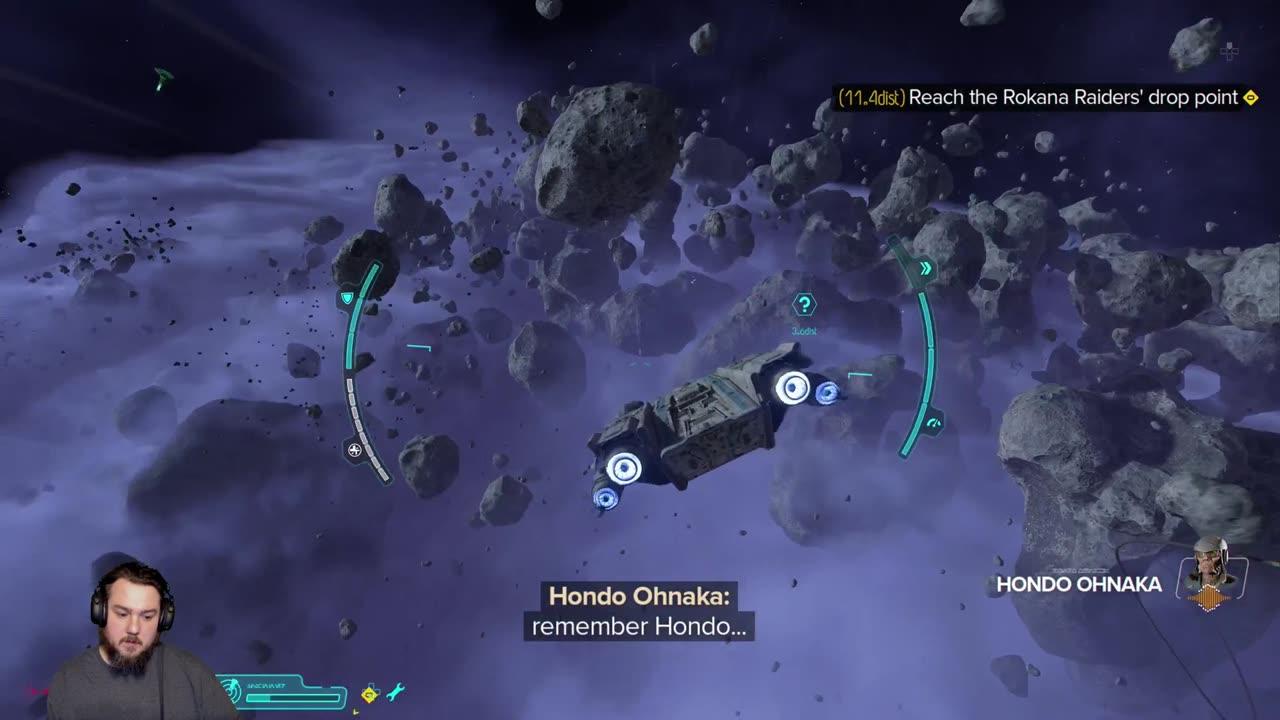Image resolution: width=1280 pixels, height=720 pixels.
Task: Click the yellow cargo diamond icon near ship status
Action: (369, 696)
